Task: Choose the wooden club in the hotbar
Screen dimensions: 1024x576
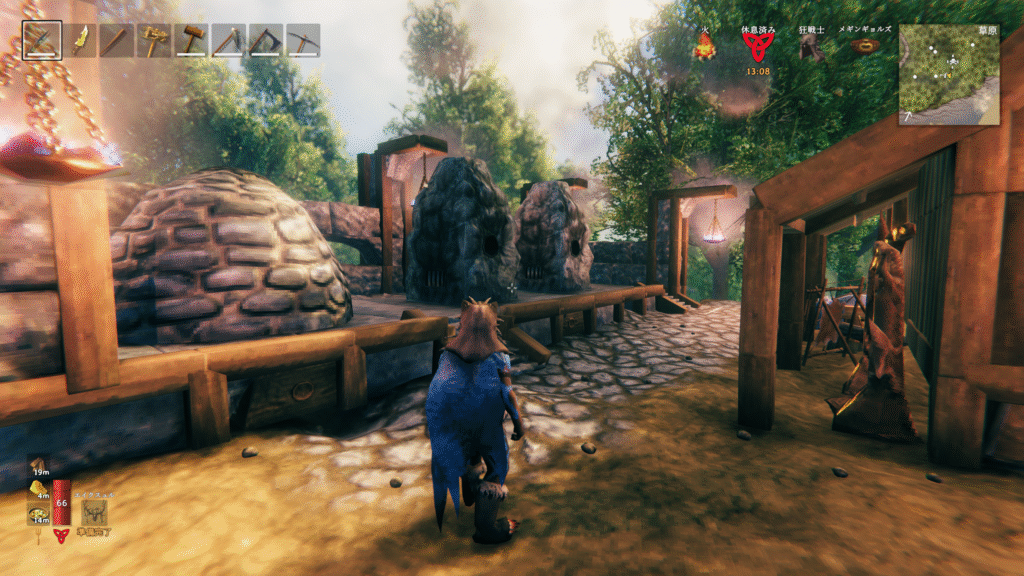Action: [117, 41]
